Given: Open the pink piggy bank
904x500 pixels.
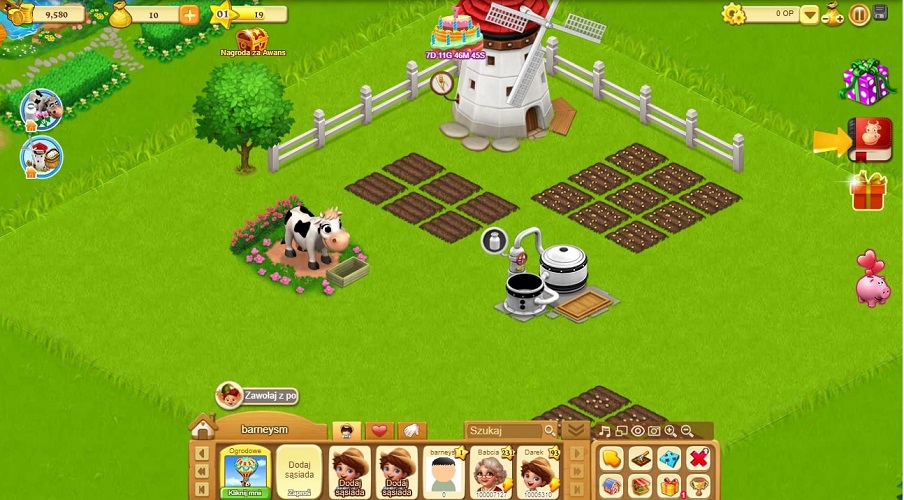Looking at the screenshot, I should click(872, 279).
